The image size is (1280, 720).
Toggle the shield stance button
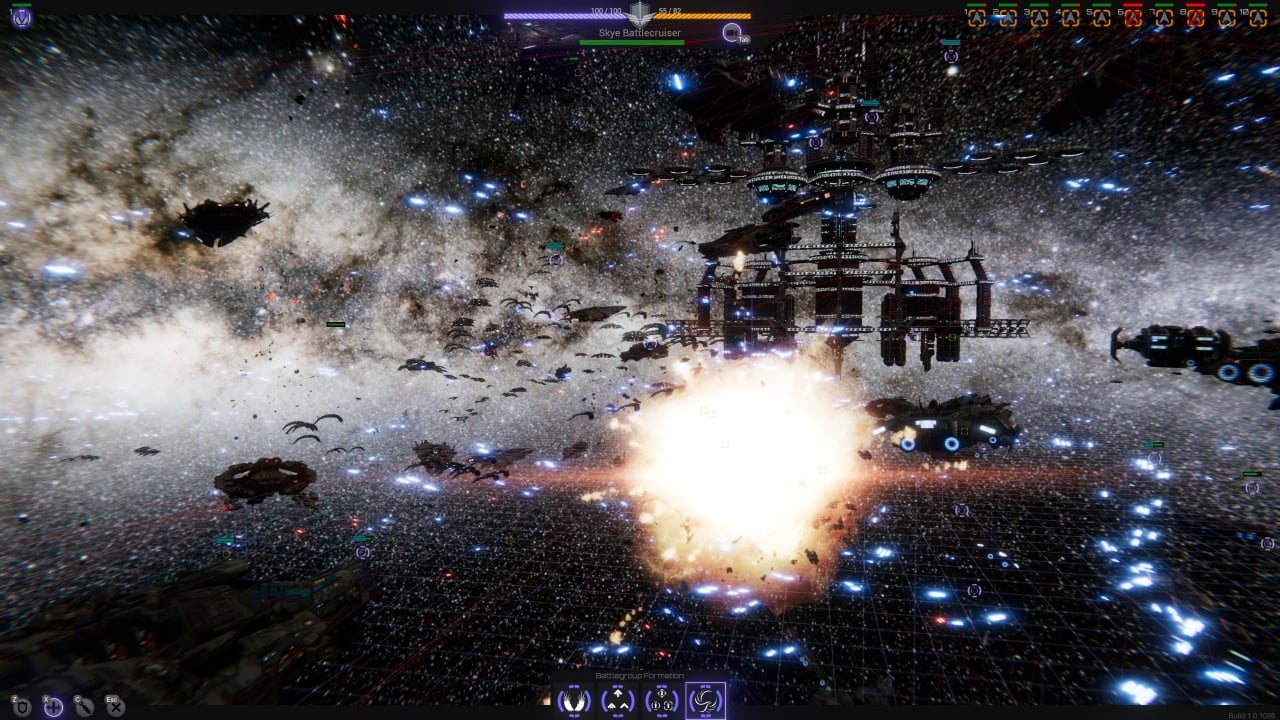click(22, 707)
